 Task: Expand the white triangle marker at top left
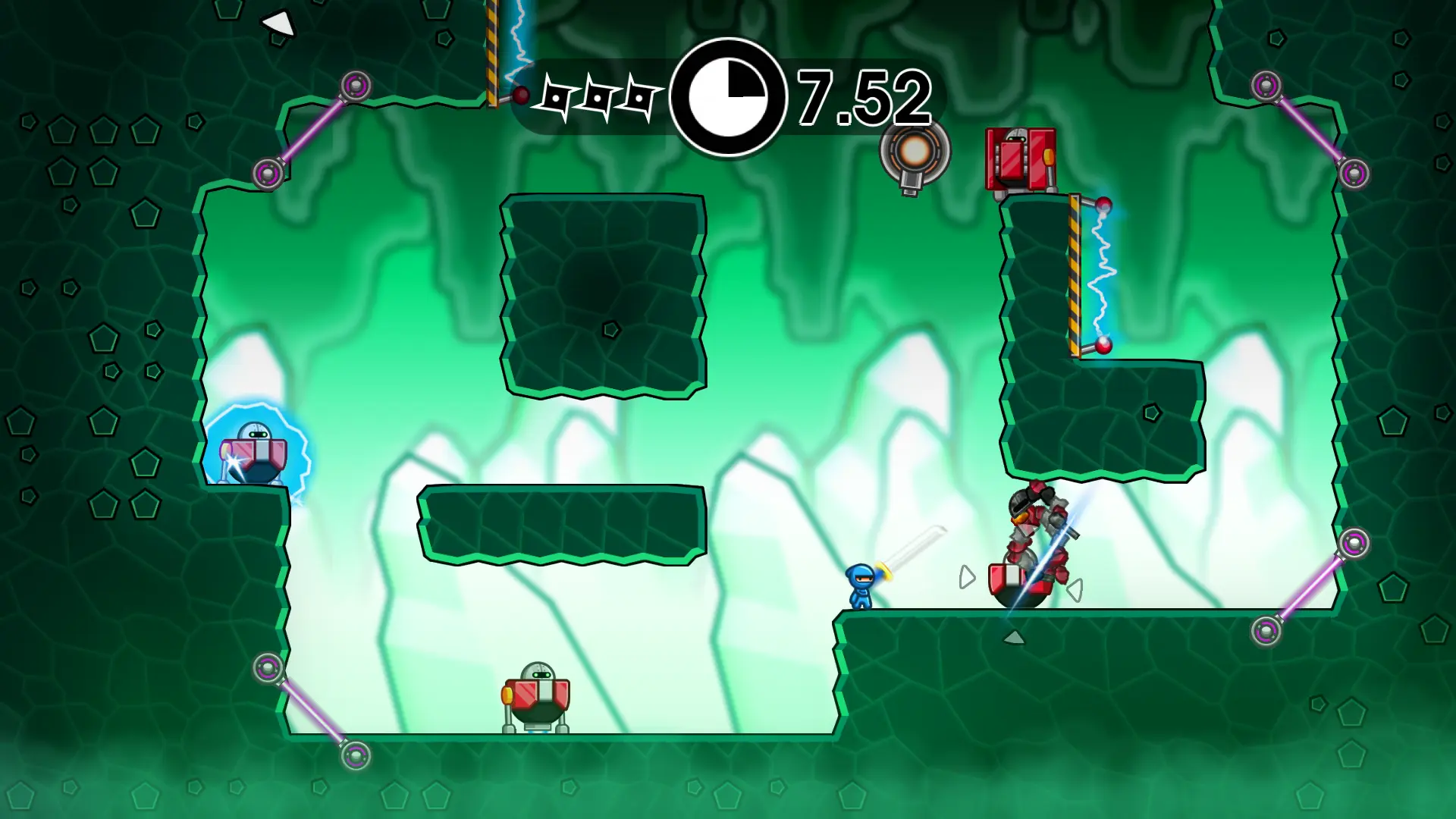[278, 23]
